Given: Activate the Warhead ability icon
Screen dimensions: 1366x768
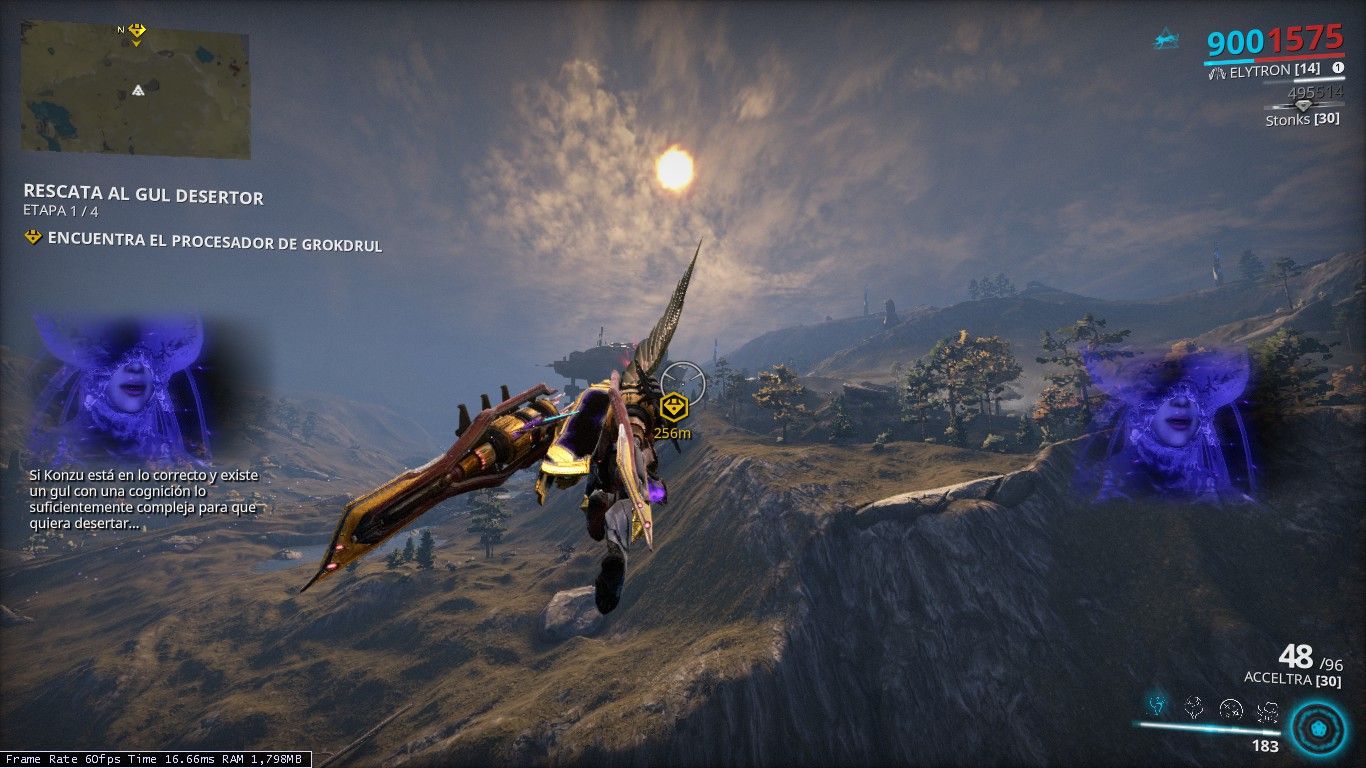Looking at the screenshot, I should [1267, 708].
